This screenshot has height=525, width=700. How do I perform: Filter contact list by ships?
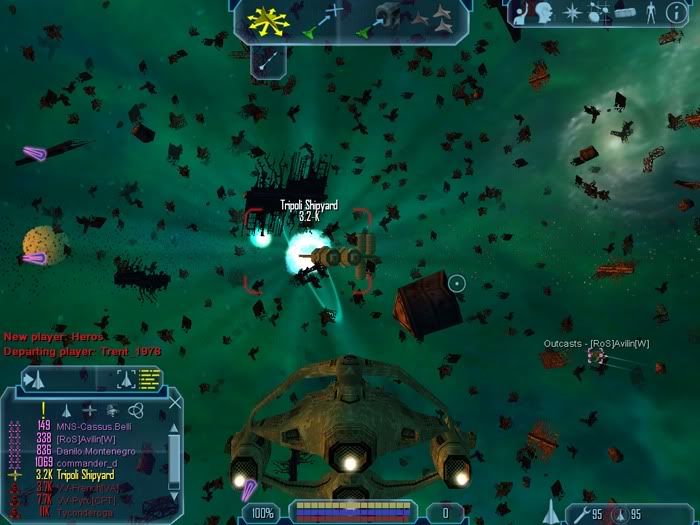tap(66, 409)
